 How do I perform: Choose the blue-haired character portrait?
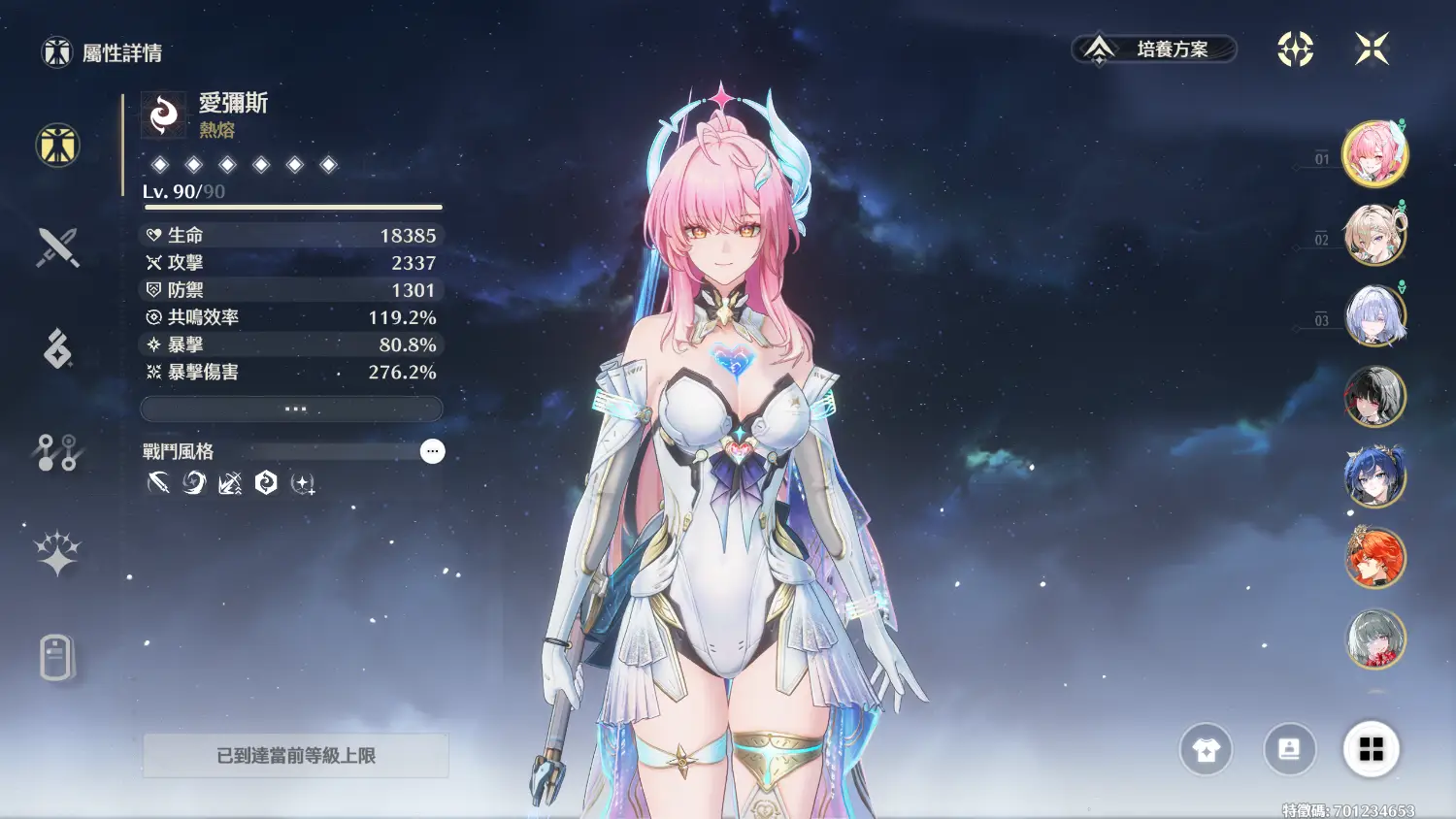[x=1374, y=476]
